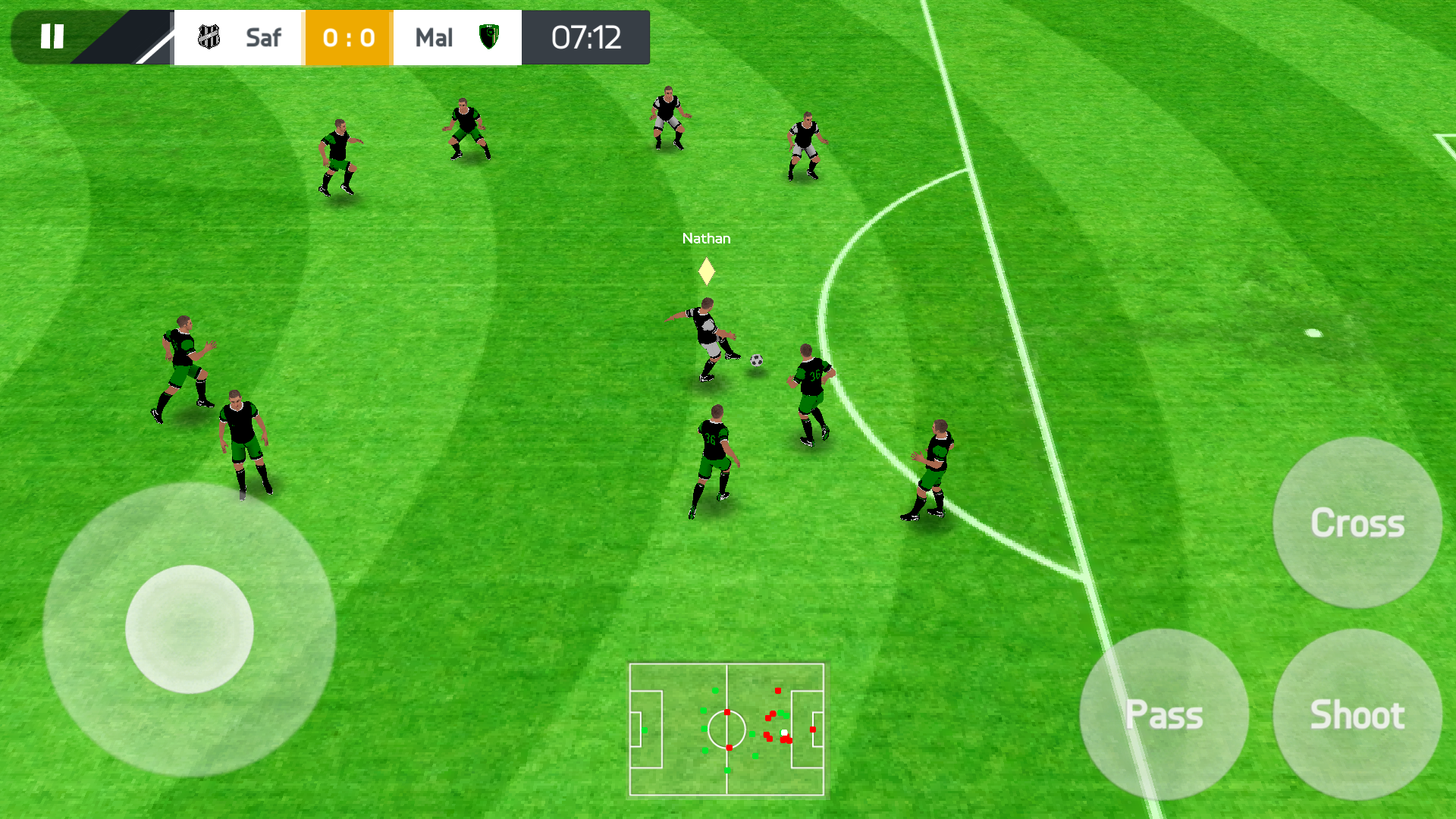Tap the pause icon top left
The image size is (1456, 819).
(x=51, y=36)
